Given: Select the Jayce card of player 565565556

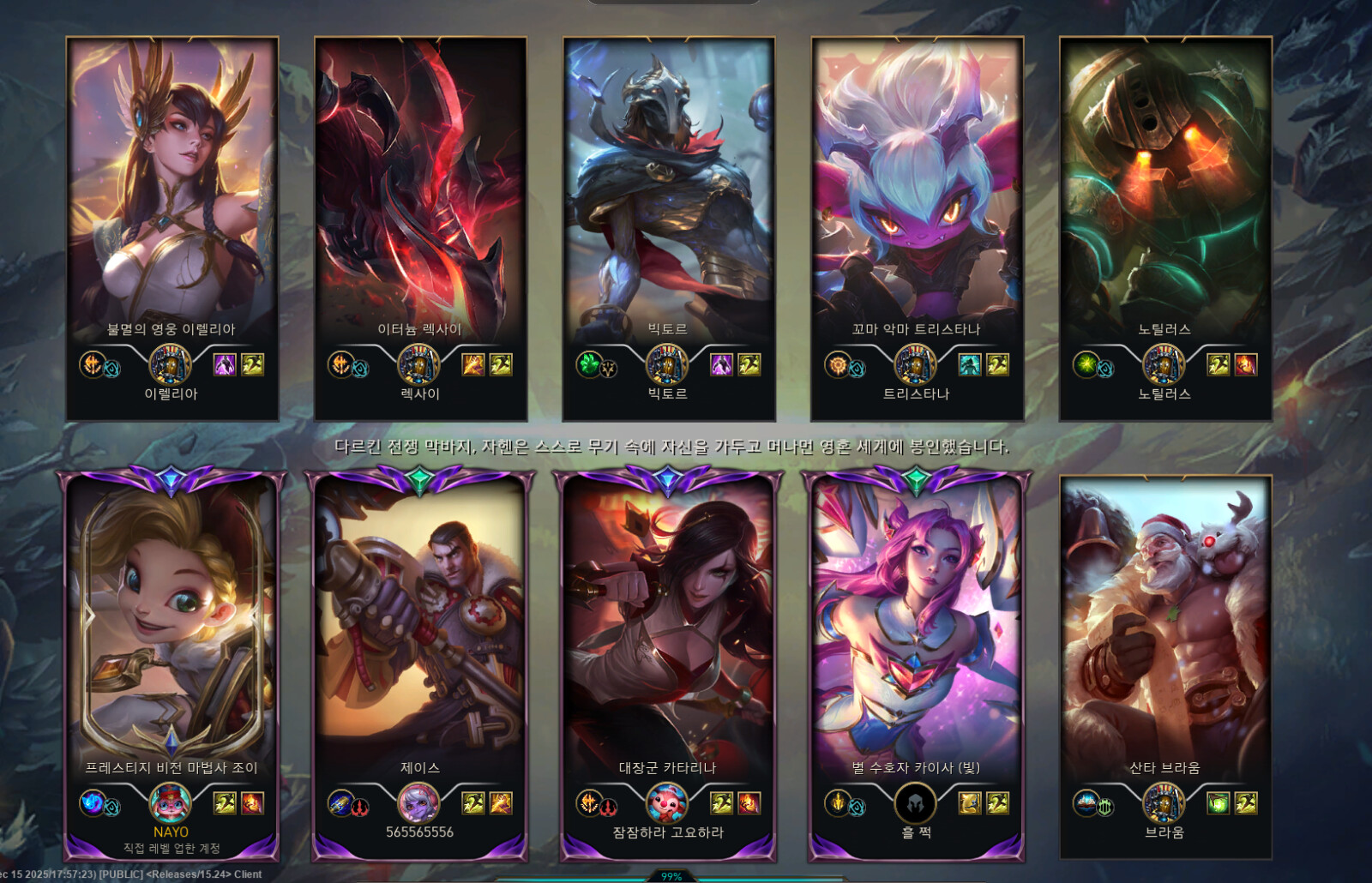Looking at the screenshot, I should (420, 634).
